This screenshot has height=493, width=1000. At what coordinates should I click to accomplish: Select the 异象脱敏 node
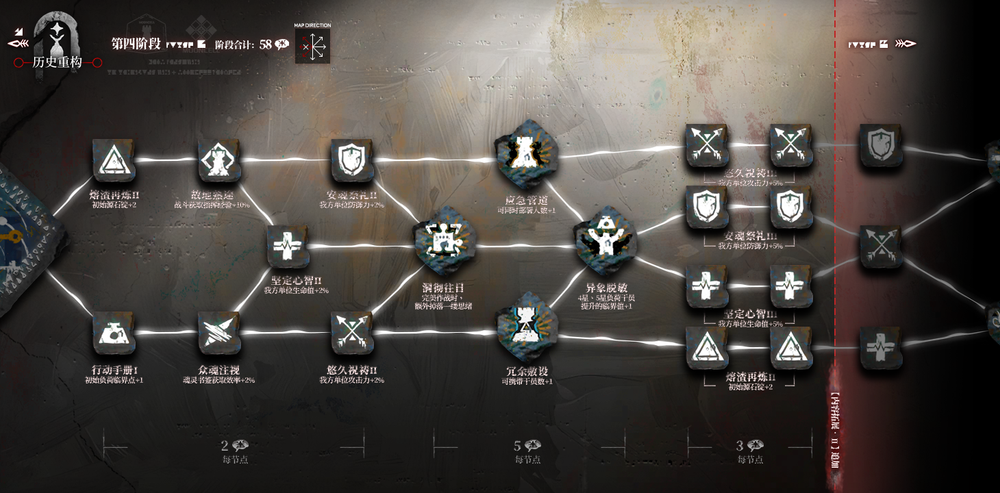click(603, 240)
